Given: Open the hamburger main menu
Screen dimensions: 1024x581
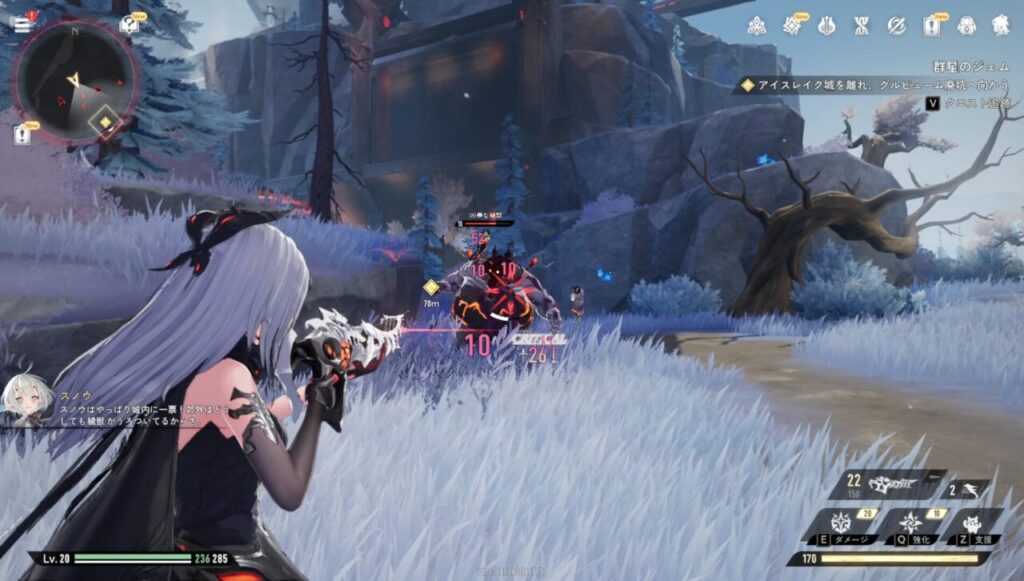Looking at the screenshot, I should pyautogui.click(x=21, y=25).
